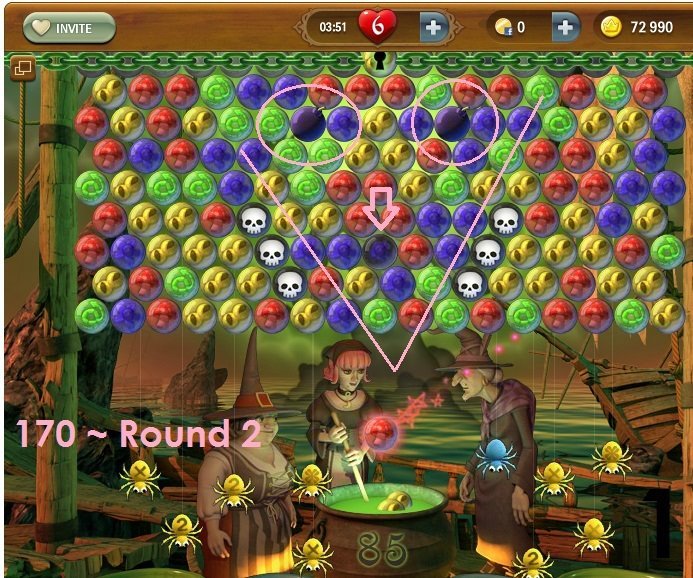Add more lives with the plus button
The width and height of the screenshot is (693, 578).
tap(433, 27)
